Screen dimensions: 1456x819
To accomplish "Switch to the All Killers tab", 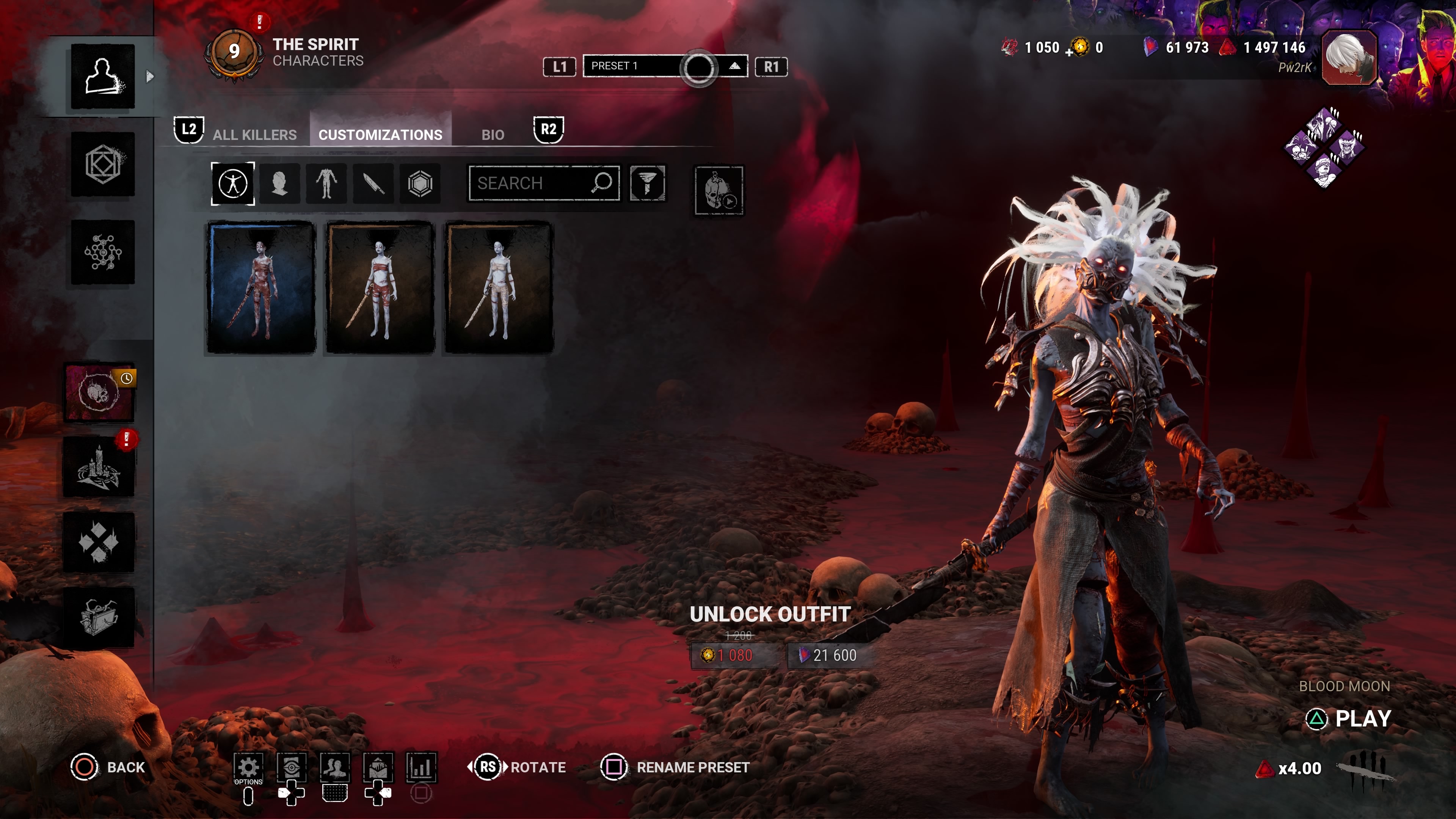I will [x=254, y=135].
